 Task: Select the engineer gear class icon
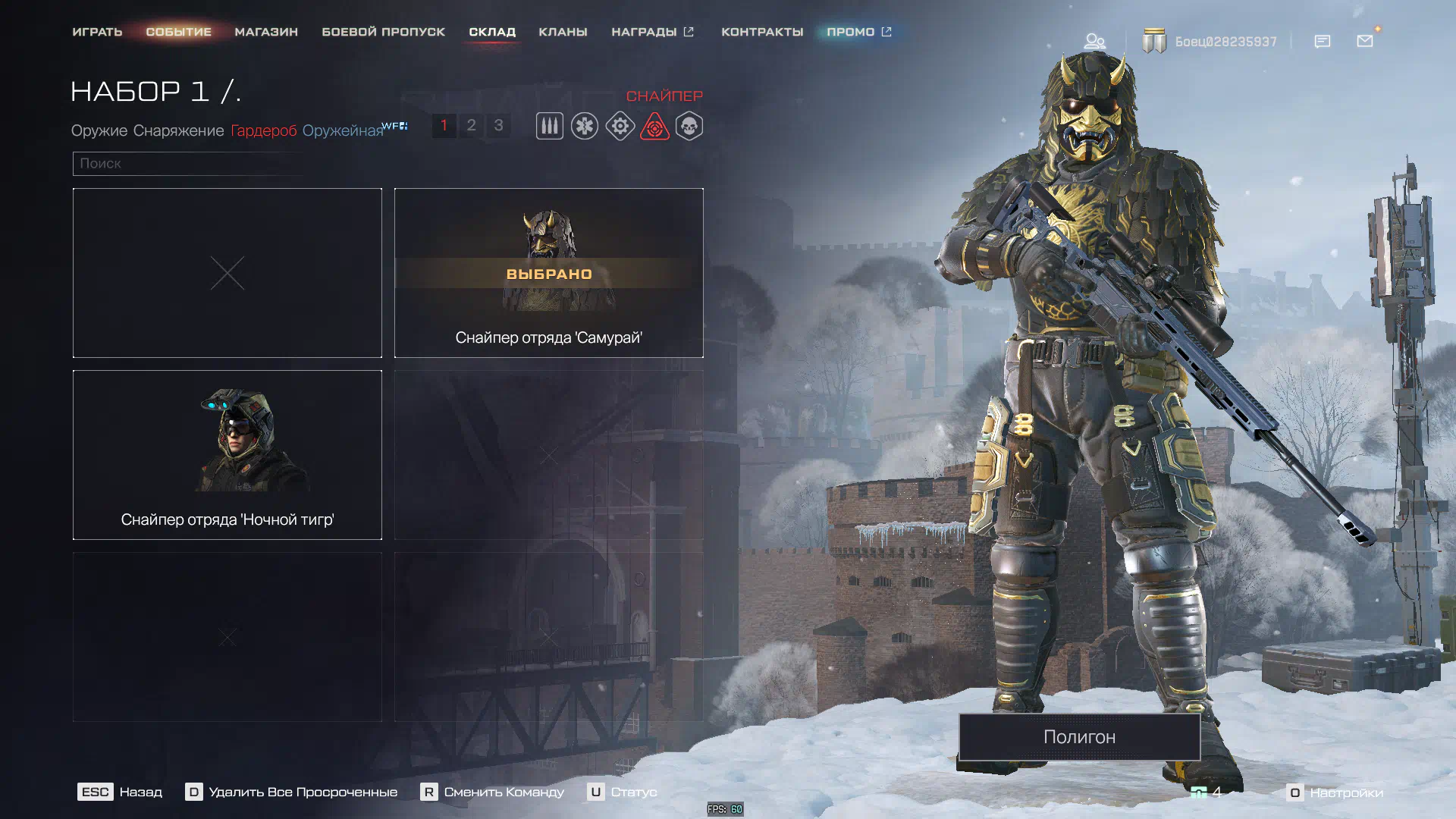(x=620, y=126)
